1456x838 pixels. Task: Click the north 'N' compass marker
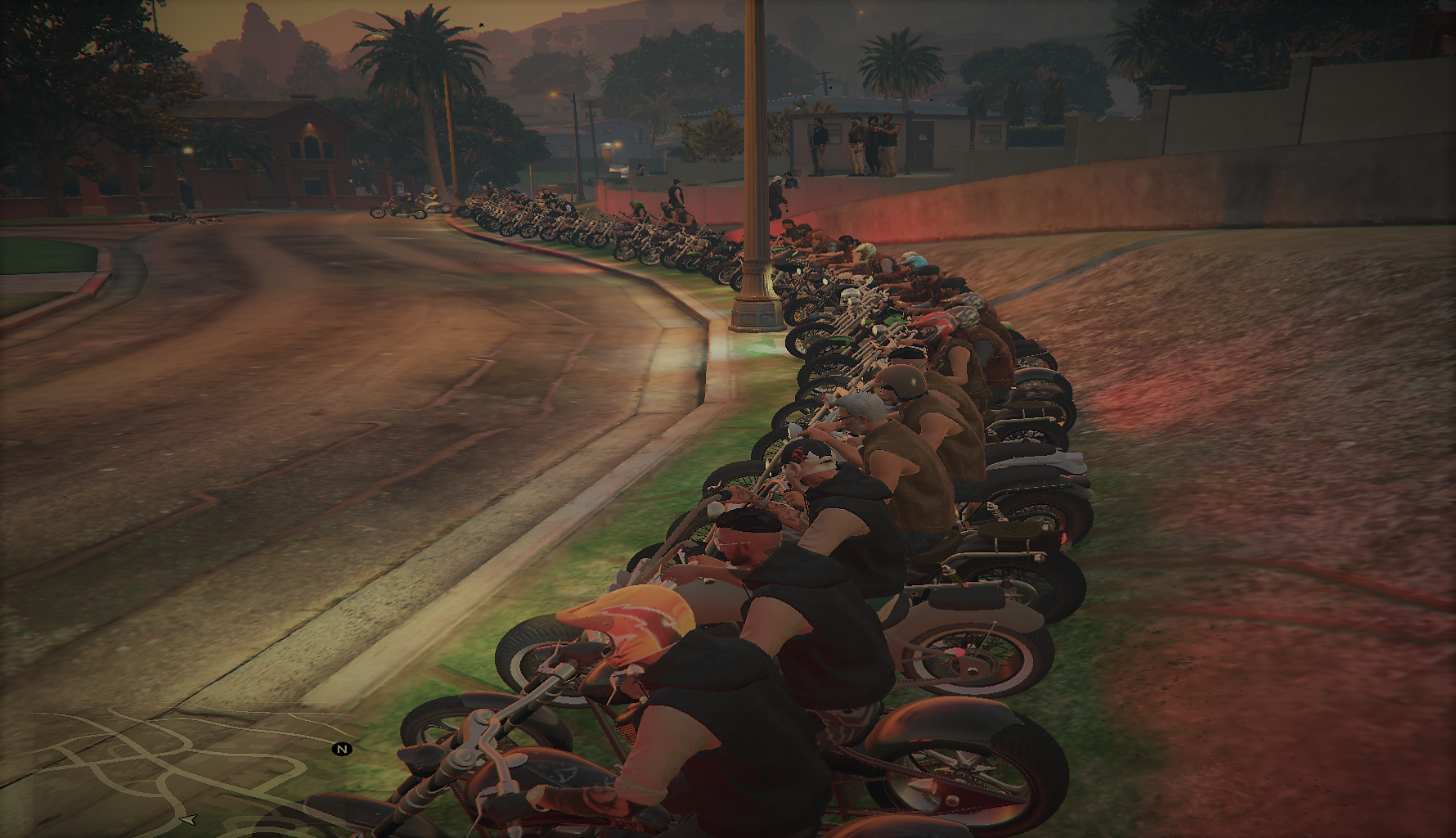pyautogui.click(x=342, y=749)
